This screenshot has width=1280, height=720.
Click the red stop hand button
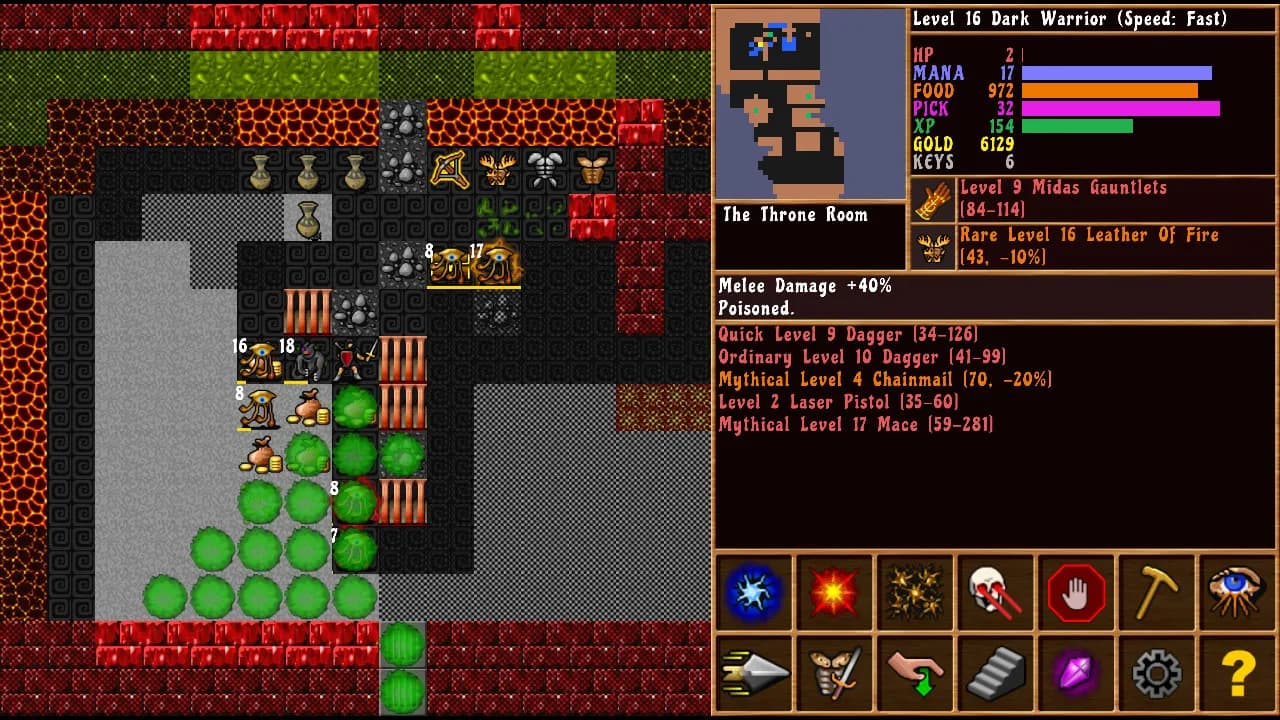point(1076,592)
